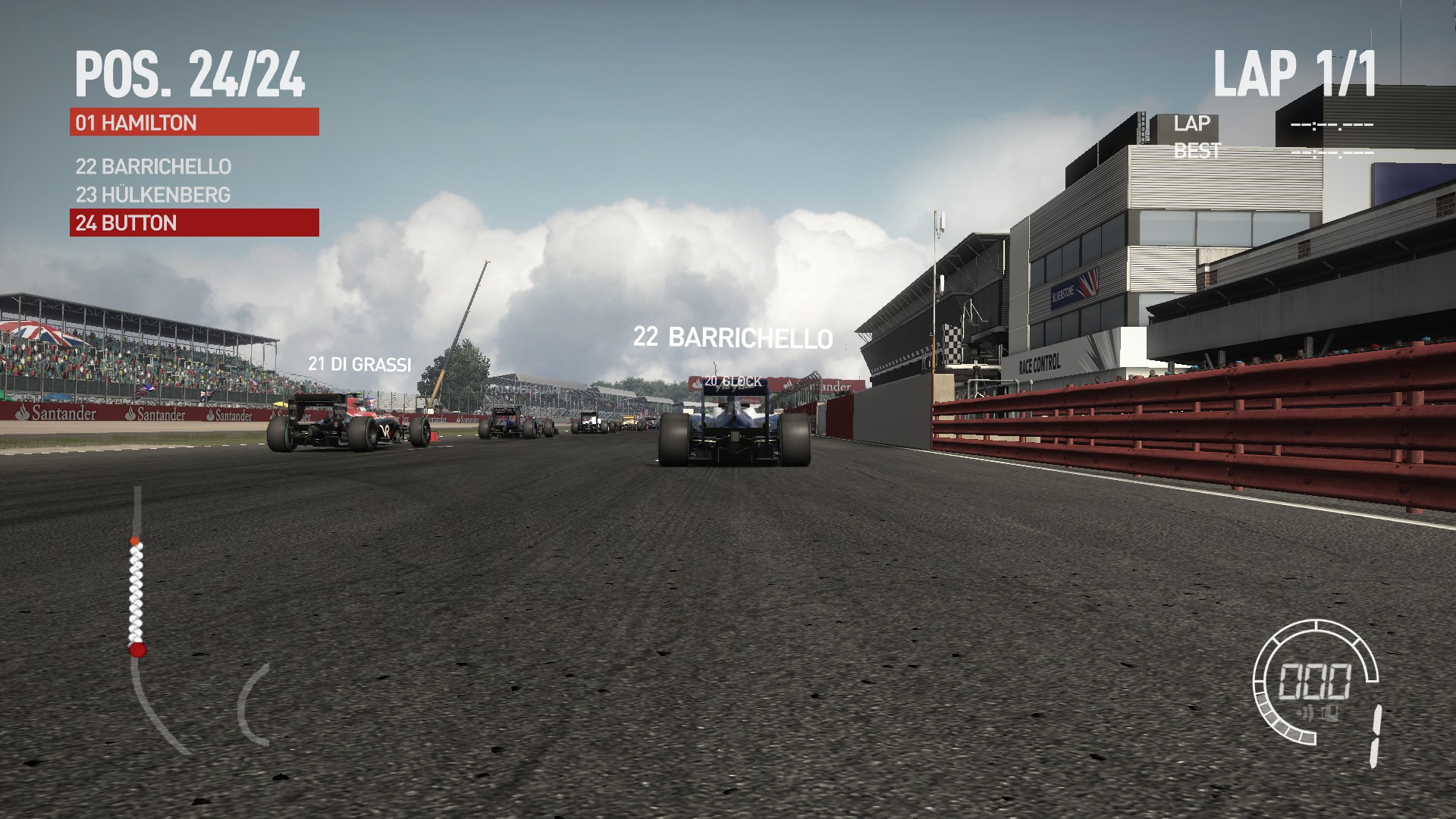The image size is (1456, 819).
Task: Select the 01 Hamilton leaderboard row
Action: point(194,122)
